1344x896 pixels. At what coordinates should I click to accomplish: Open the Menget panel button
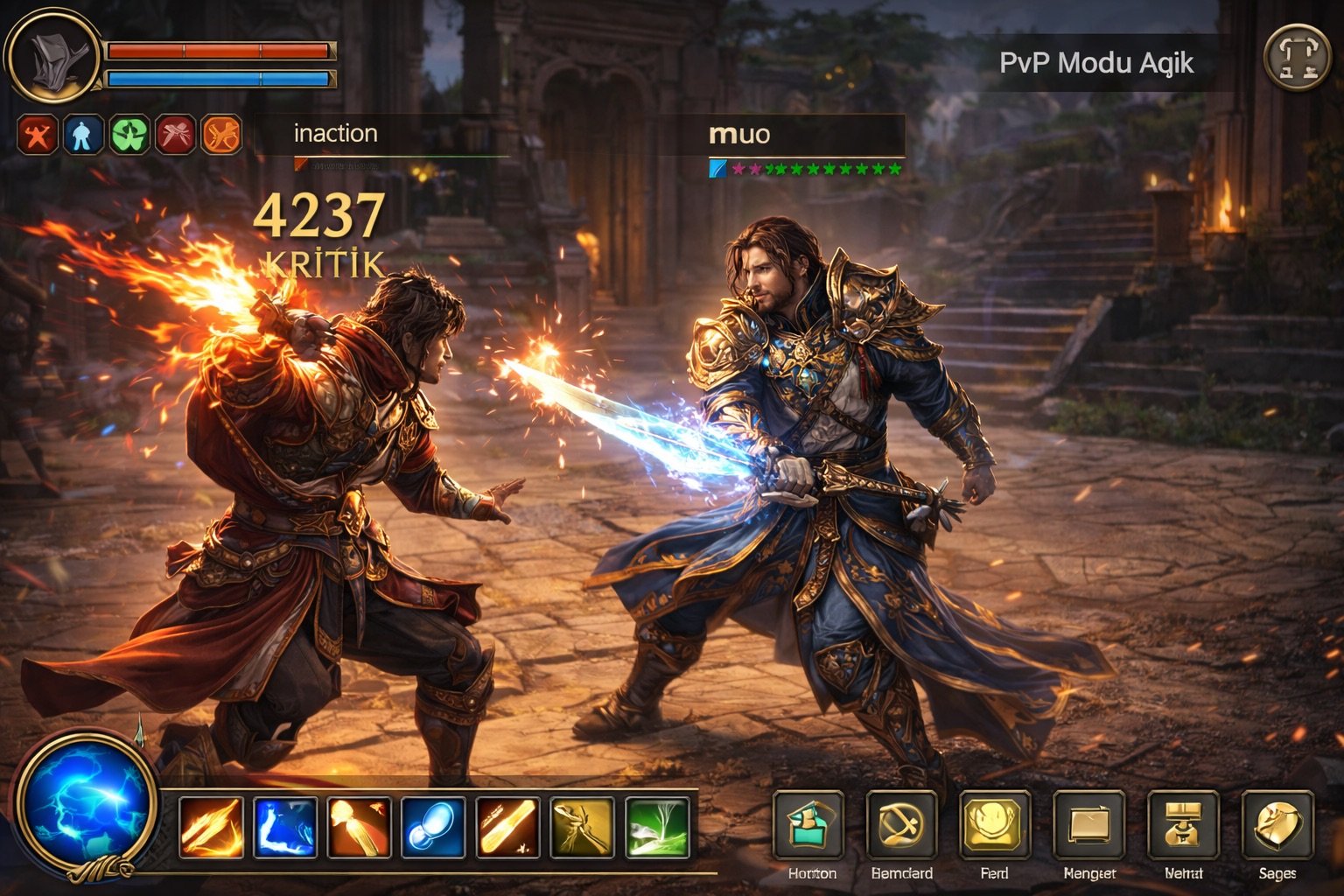pyautogui.click(x=1088, y=825)
